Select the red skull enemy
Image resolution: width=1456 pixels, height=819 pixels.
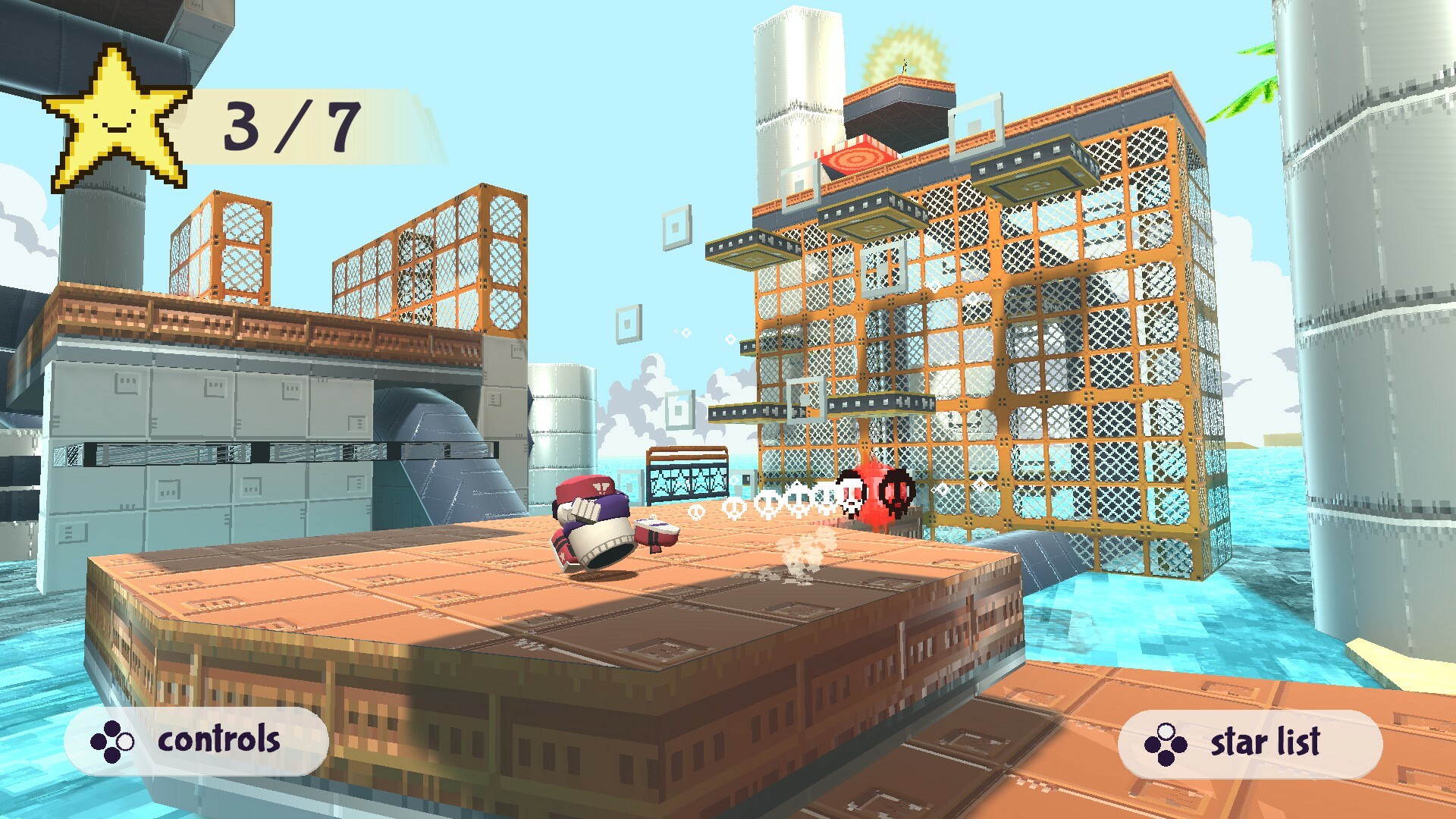click(x=893, y=493)
